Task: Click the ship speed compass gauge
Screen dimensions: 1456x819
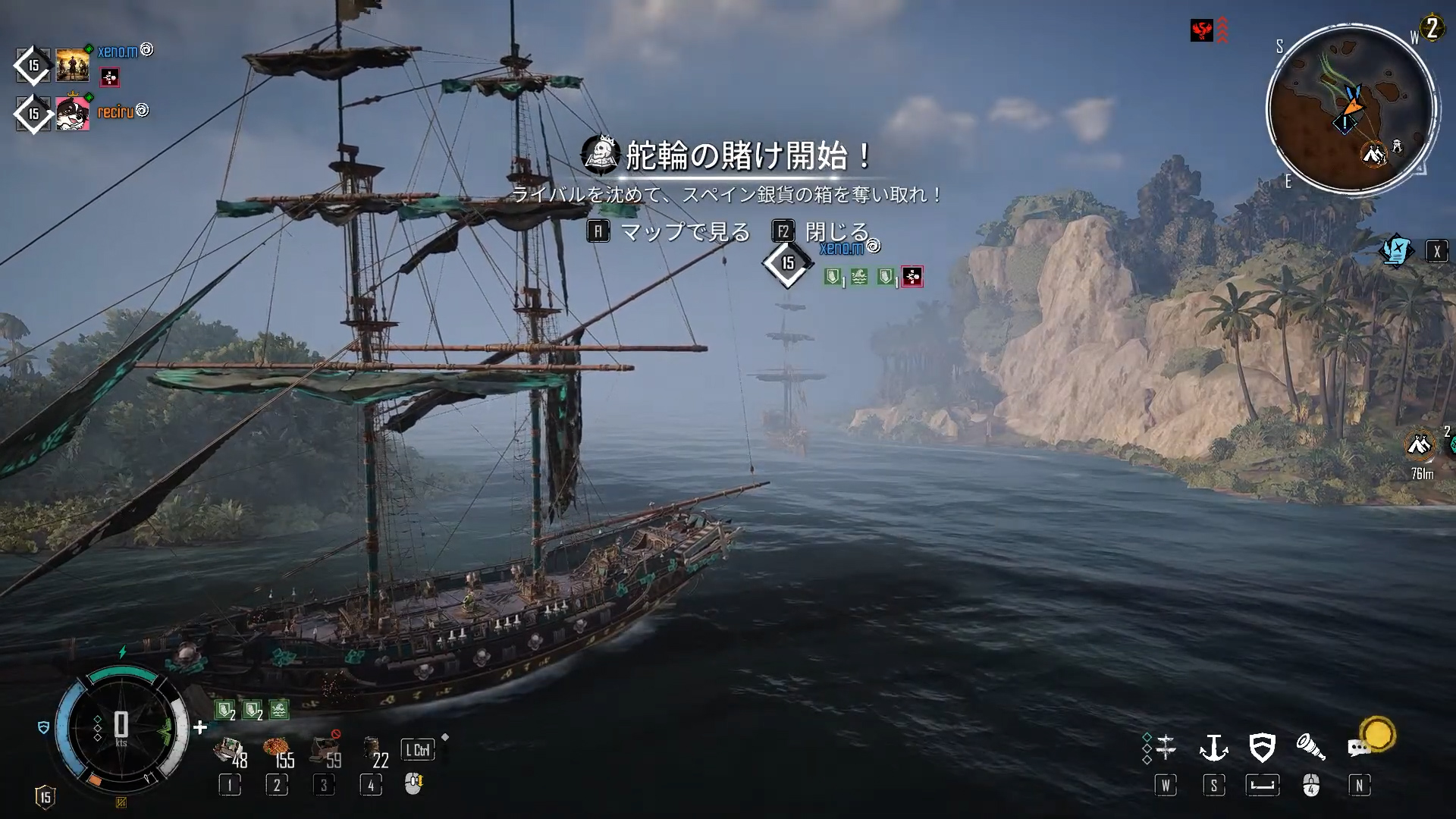Action: [121, 728]
